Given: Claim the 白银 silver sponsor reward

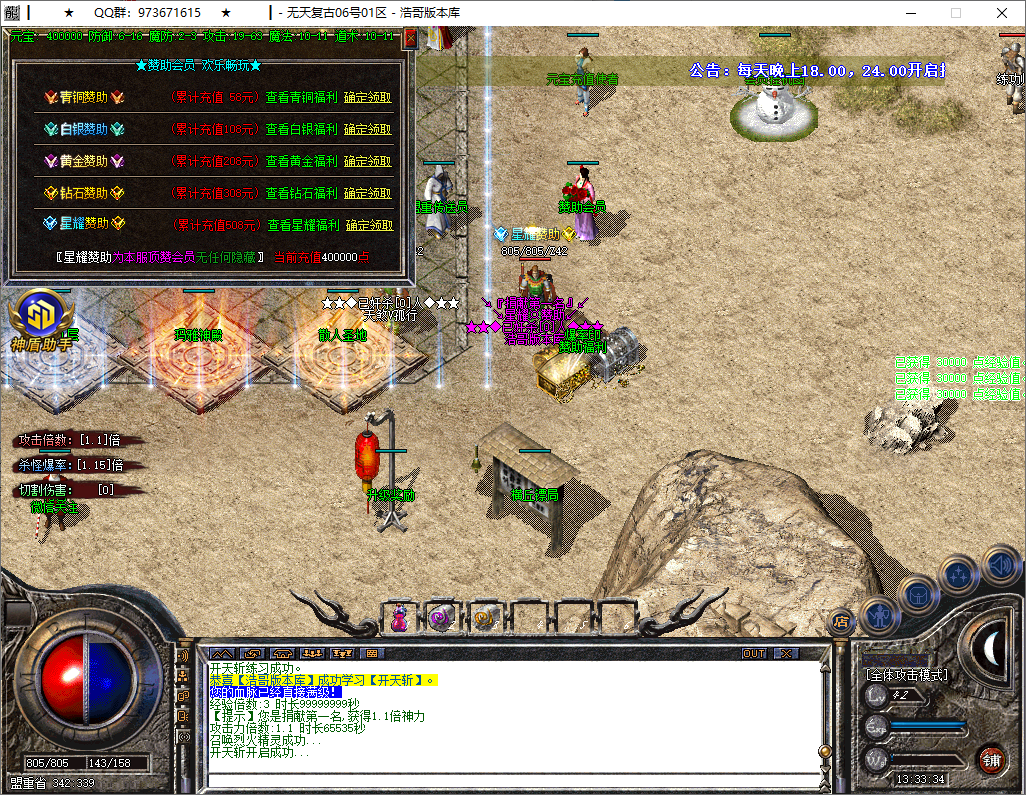Looking at the screenshot, I should coord(368,129).
